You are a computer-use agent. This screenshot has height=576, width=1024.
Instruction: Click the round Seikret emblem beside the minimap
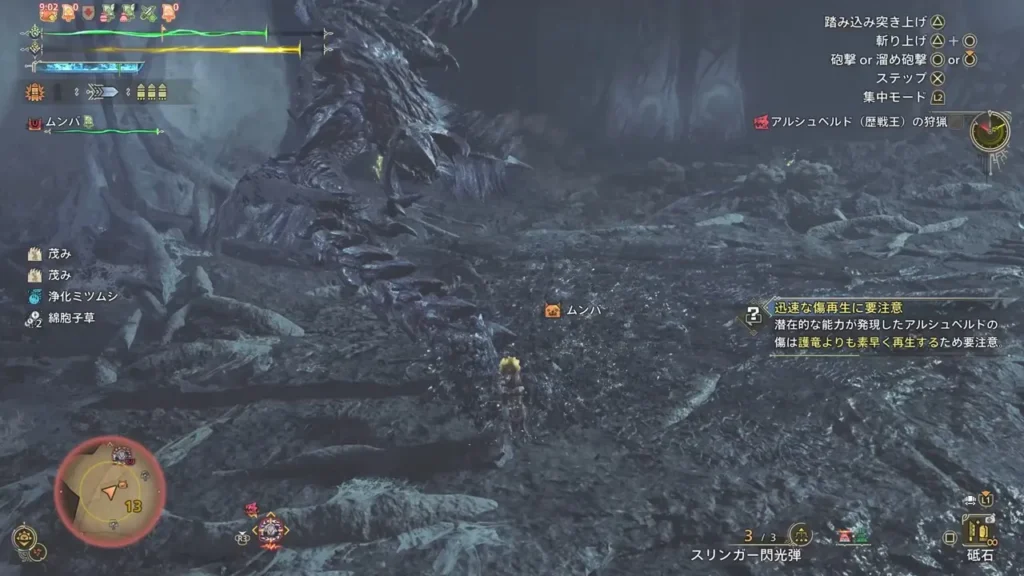(x=22, y=536)
